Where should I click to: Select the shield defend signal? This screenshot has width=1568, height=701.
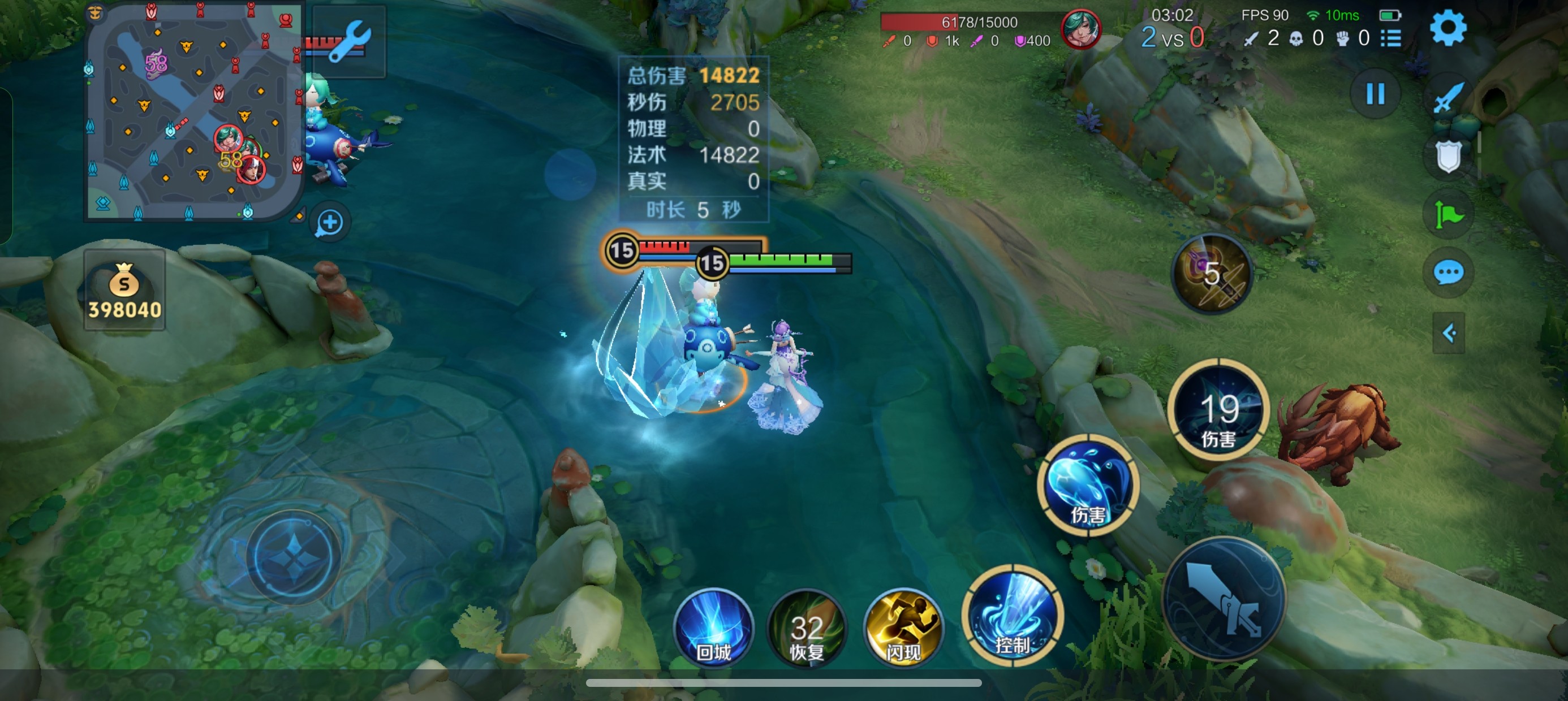[x=1449, y=156]
